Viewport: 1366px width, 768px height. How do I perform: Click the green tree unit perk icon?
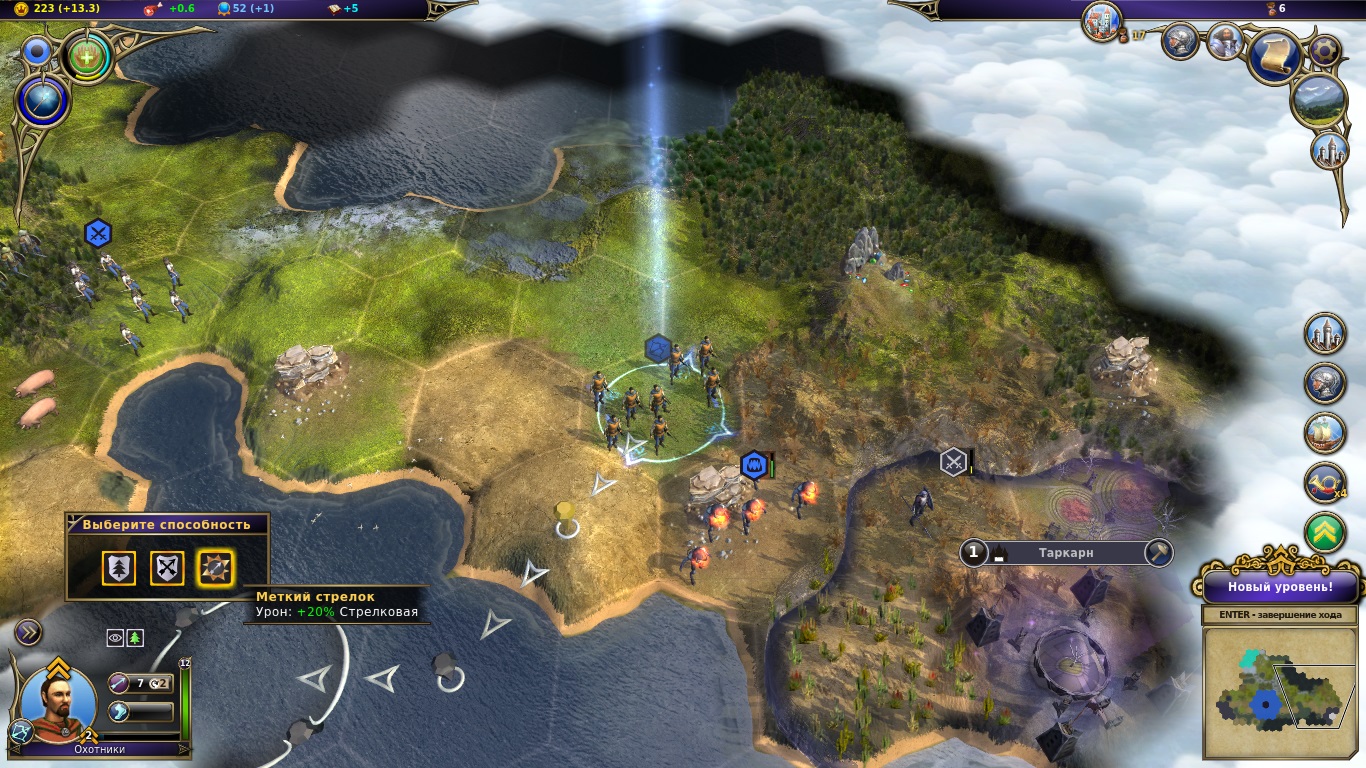click(135, 638)
